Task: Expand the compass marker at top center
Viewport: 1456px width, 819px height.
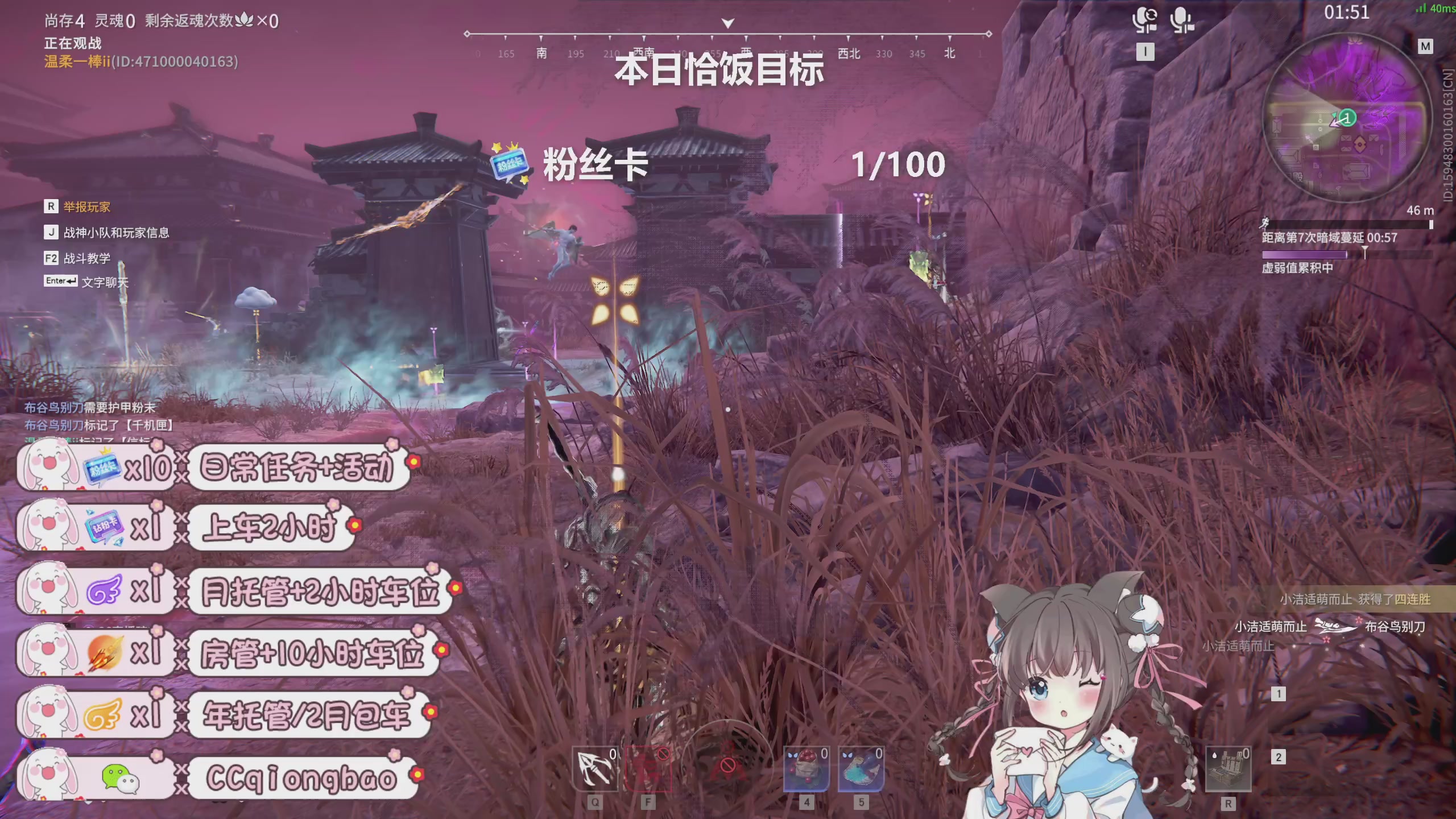Action: [x=728, y=24]
